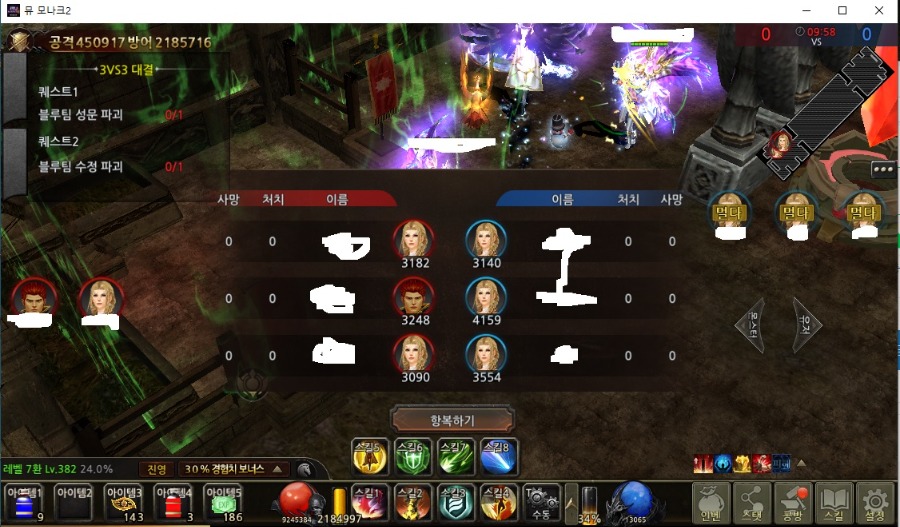900x527 pixels.
Task: Open the 인벤 inventory bag
Action: [711, 503]
